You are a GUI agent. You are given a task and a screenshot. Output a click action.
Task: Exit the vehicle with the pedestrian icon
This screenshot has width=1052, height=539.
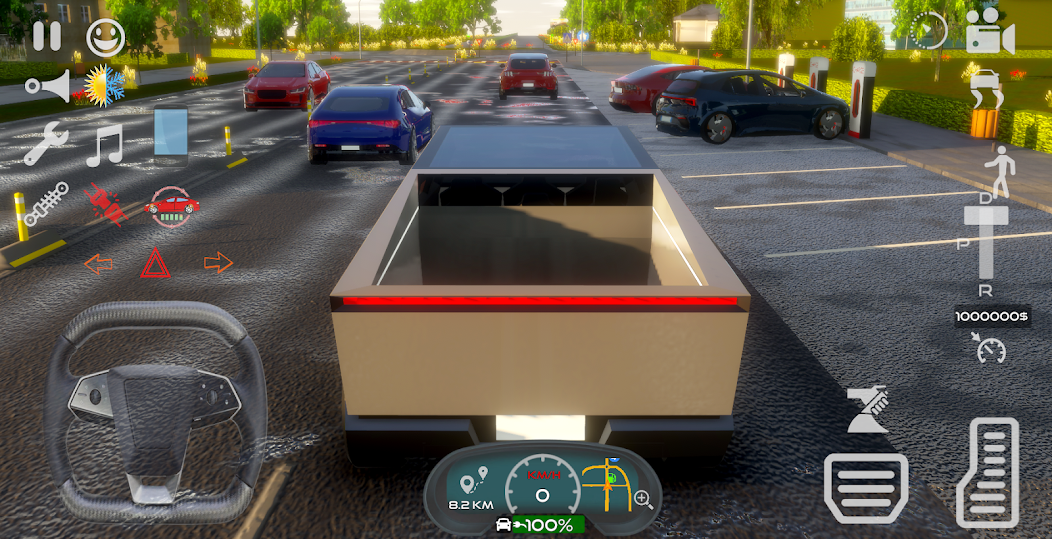[998, 170]
